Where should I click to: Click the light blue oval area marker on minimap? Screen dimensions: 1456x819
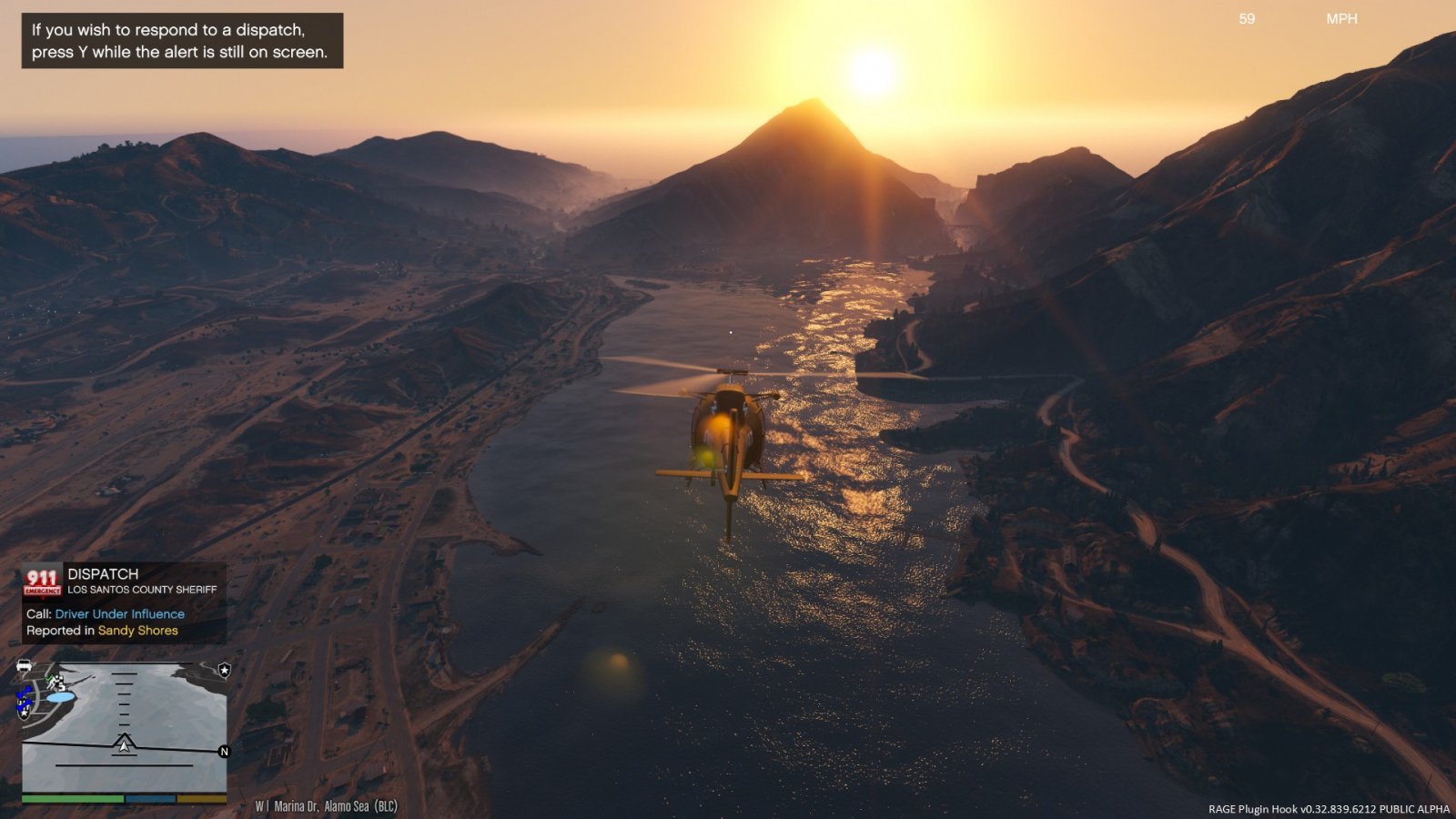pos(60,697)
